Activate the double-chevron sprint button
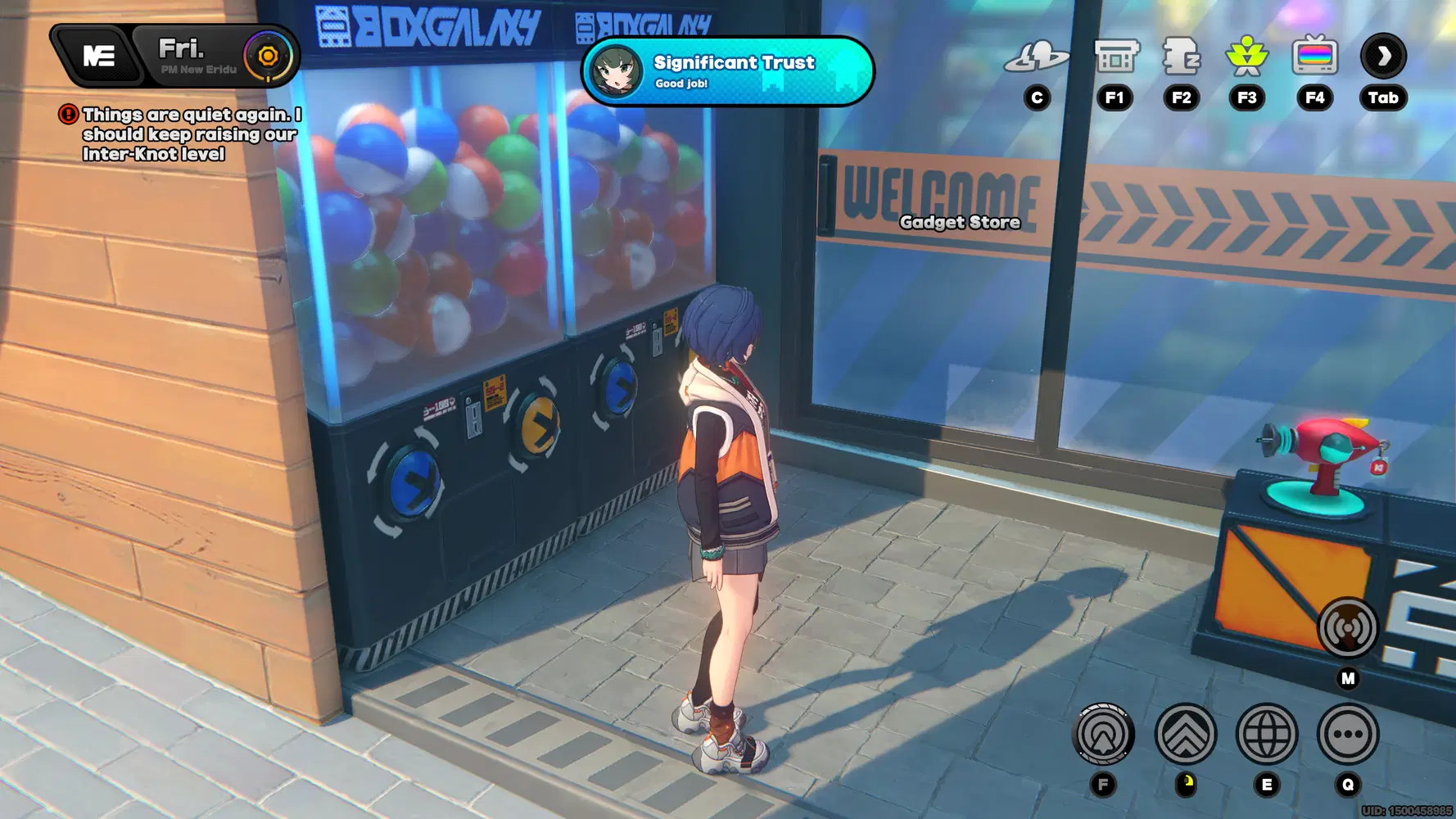The image size is (1456, 819). 1185,734
